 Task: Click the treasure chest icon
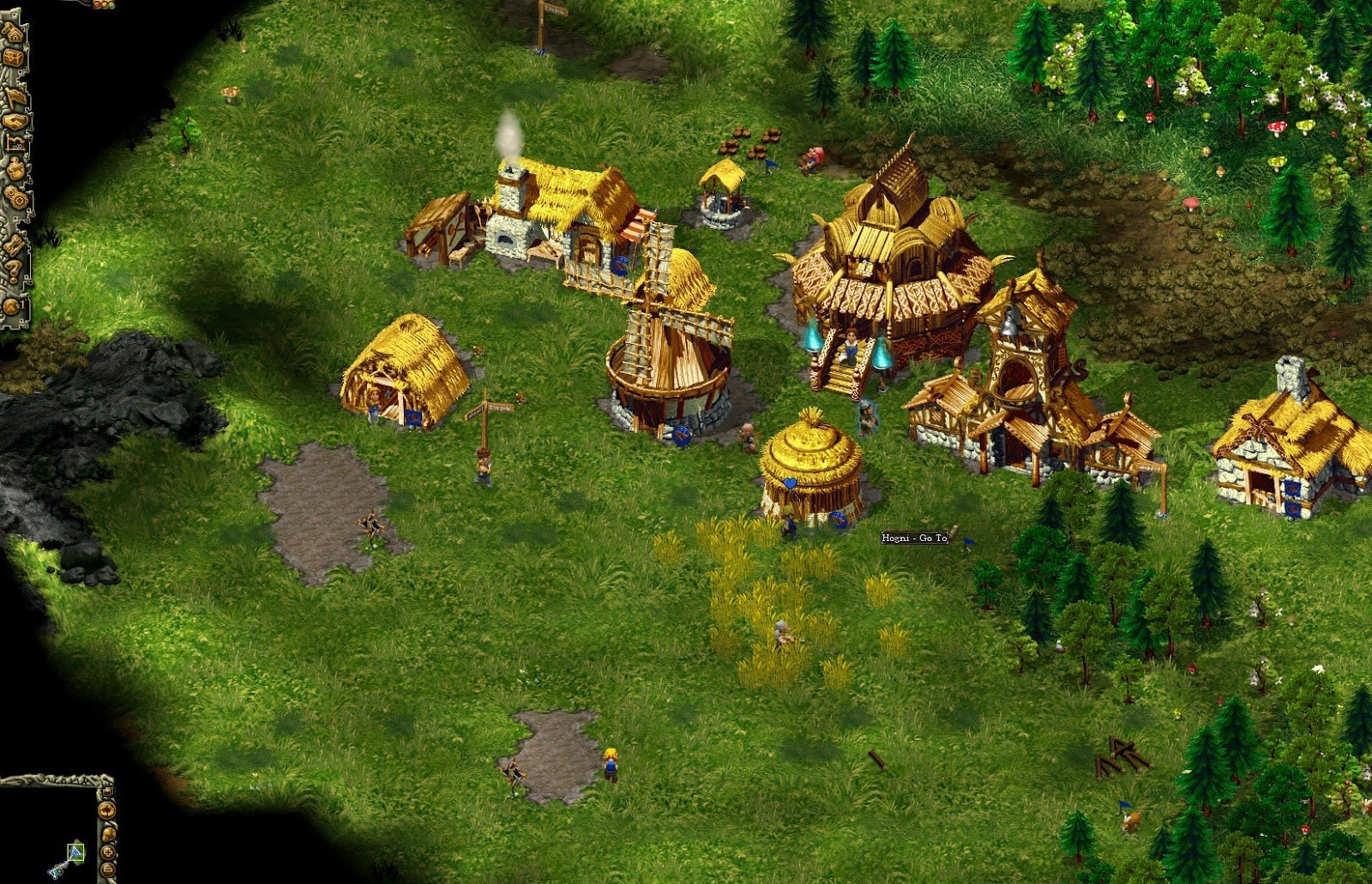click(14, 57)
